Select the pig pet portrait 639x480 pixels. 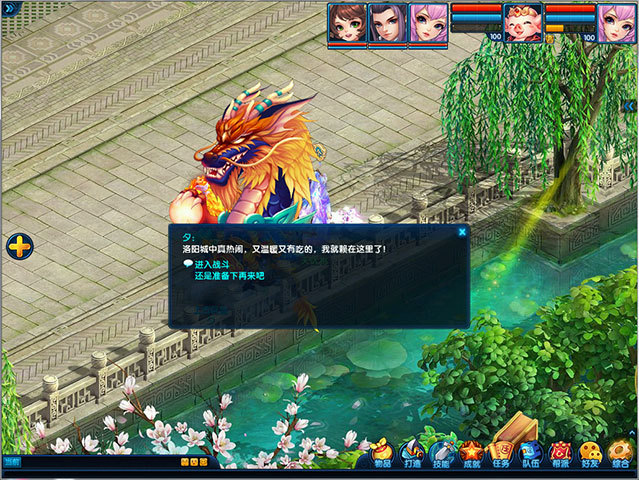[x=522, y=22]
